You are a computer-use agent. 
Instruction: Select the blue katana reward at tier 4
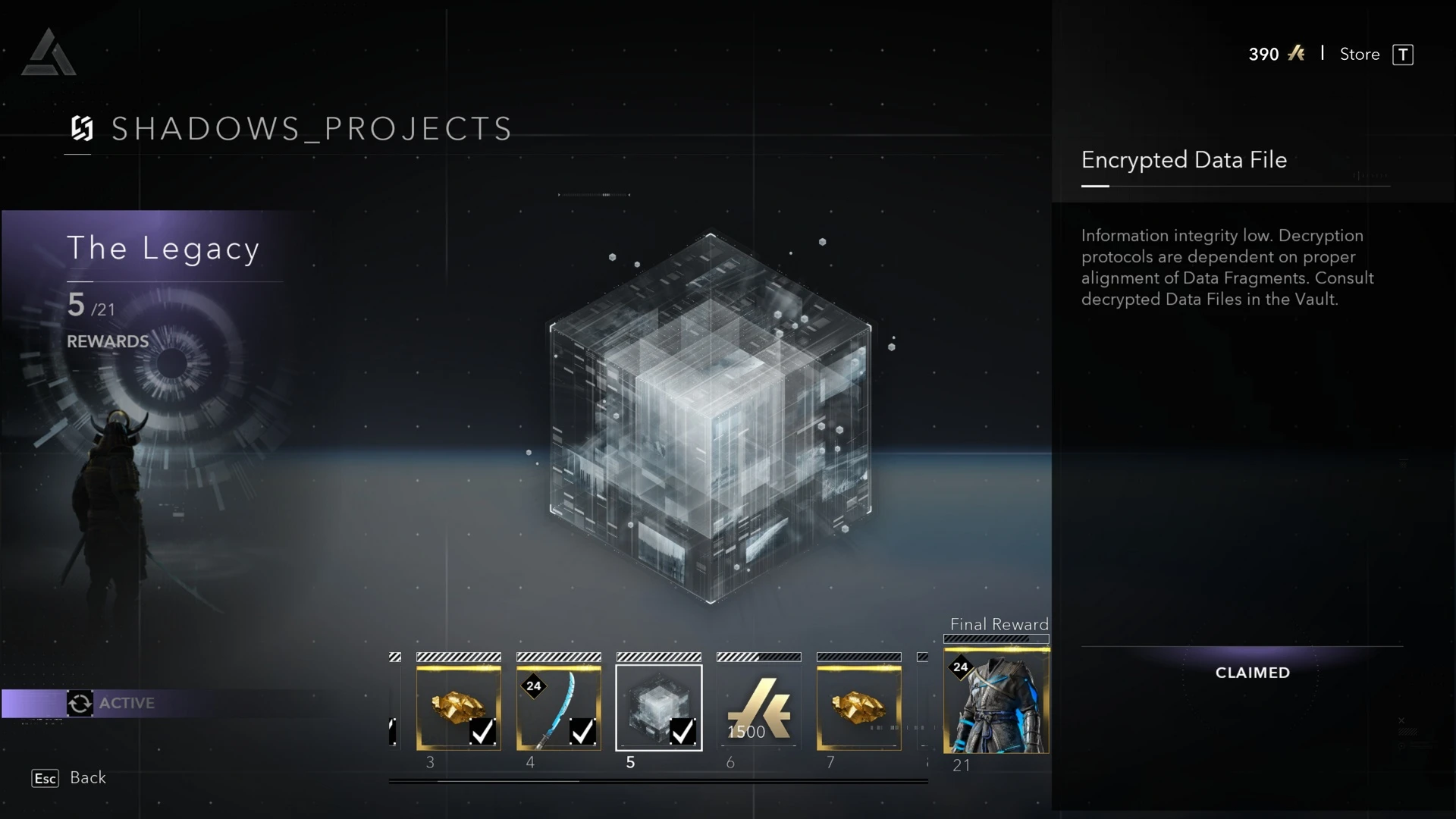tap(558, 708)
